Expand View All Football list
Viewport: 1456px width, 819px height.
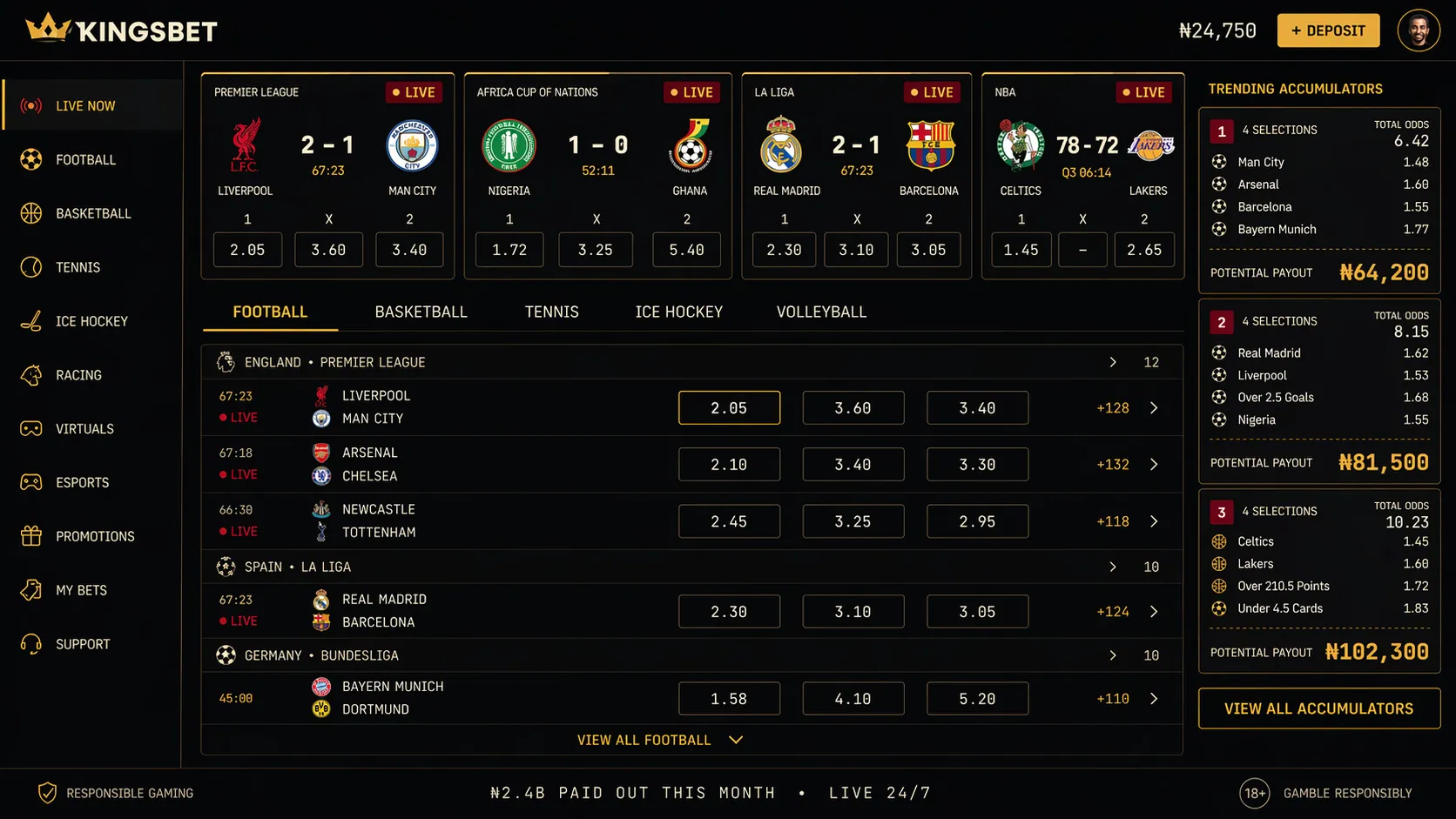click(x=659, y=740)
